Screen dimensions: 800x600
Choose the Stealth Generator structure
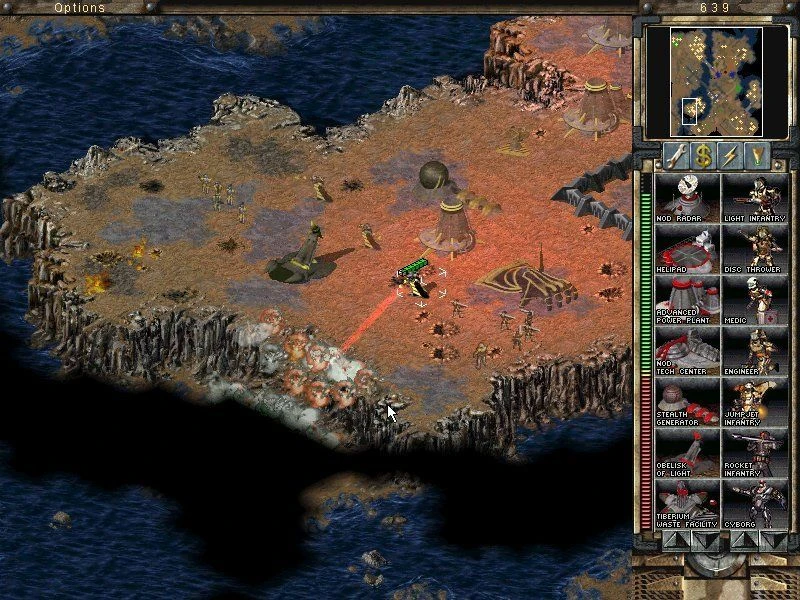[x=686, y=404]
